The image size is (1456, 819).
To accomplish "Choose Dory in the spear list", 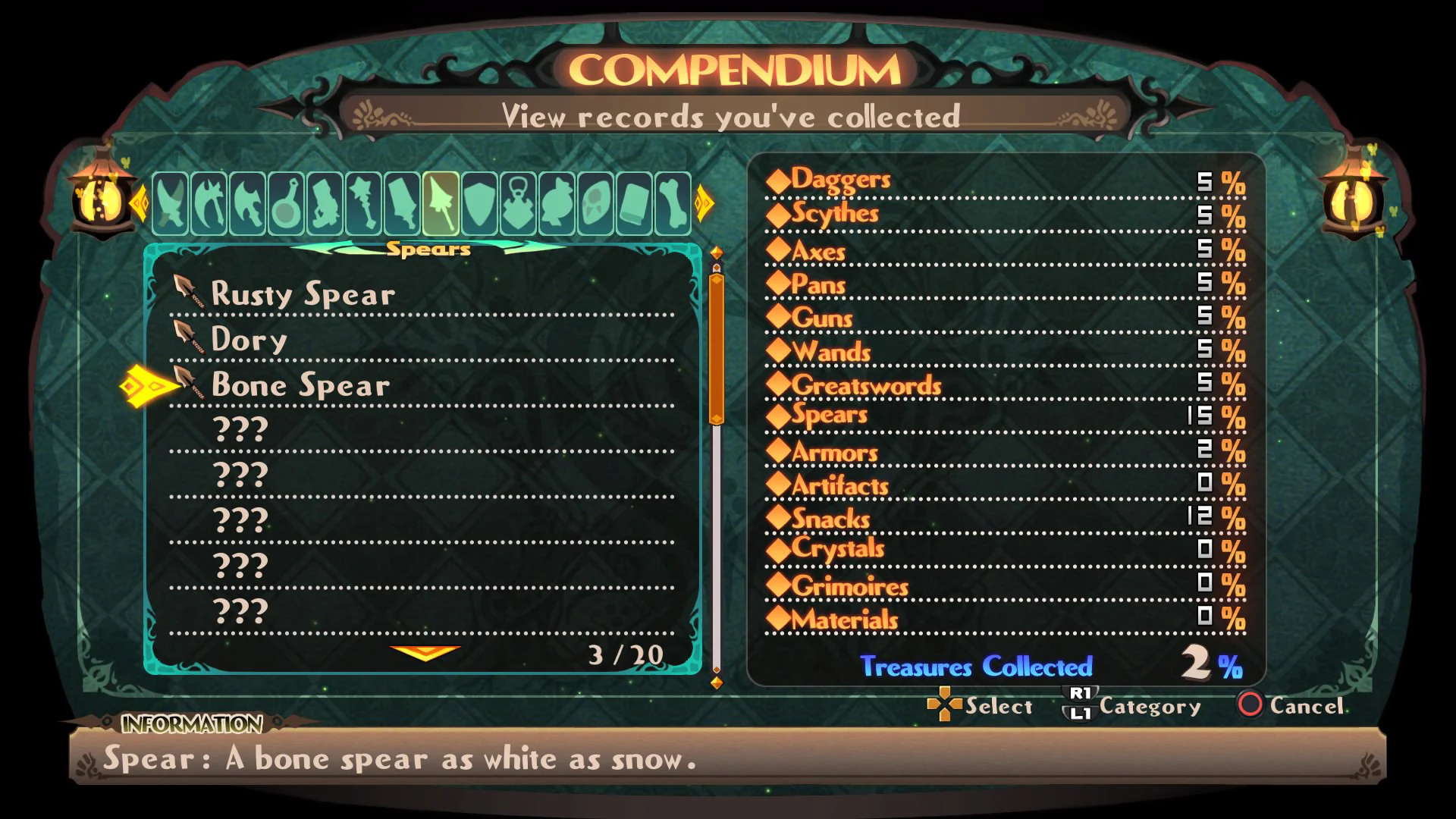I will (x=249, y=339).
